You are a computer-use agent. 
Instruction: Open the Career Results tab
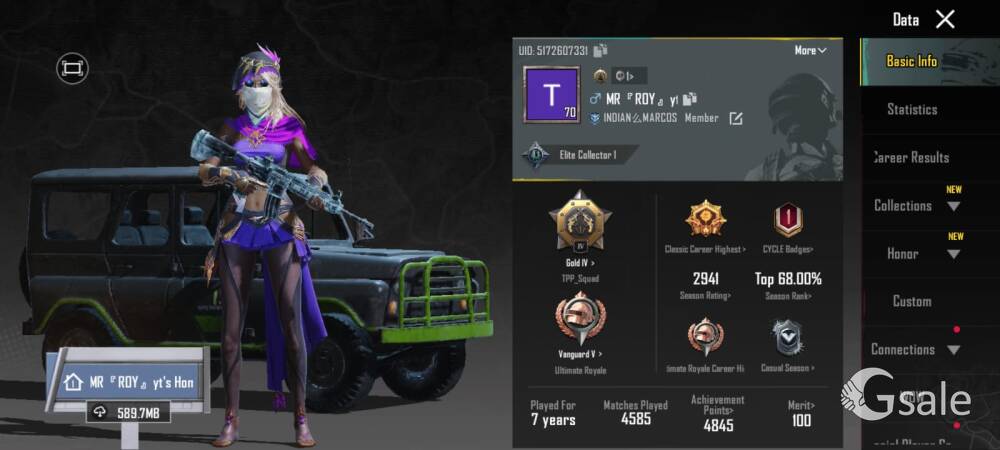912,157
